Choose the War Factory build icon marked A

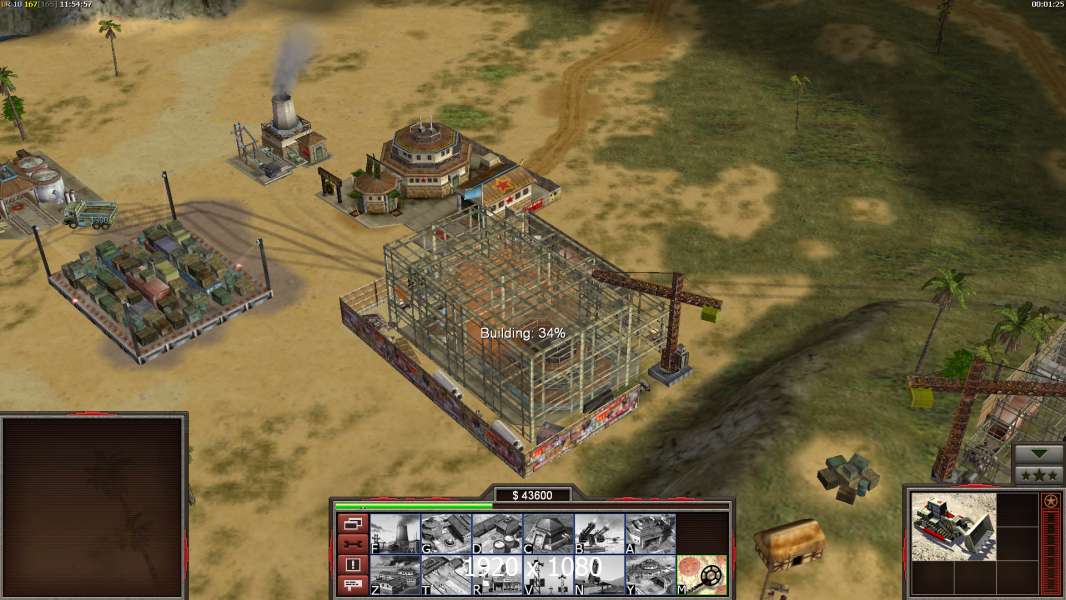coord(650,534)
